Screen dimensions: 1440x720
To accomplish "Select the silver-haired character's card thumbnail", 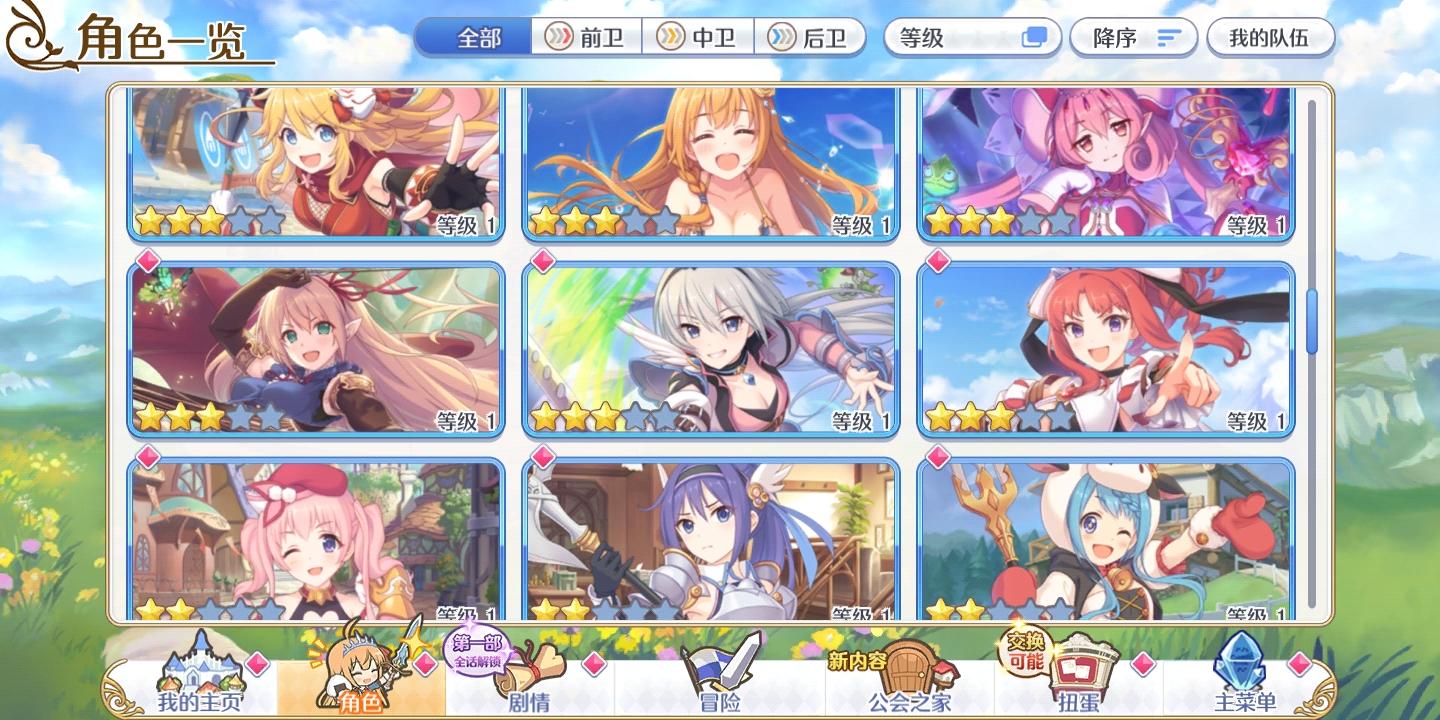I will [x=710, y=350].
